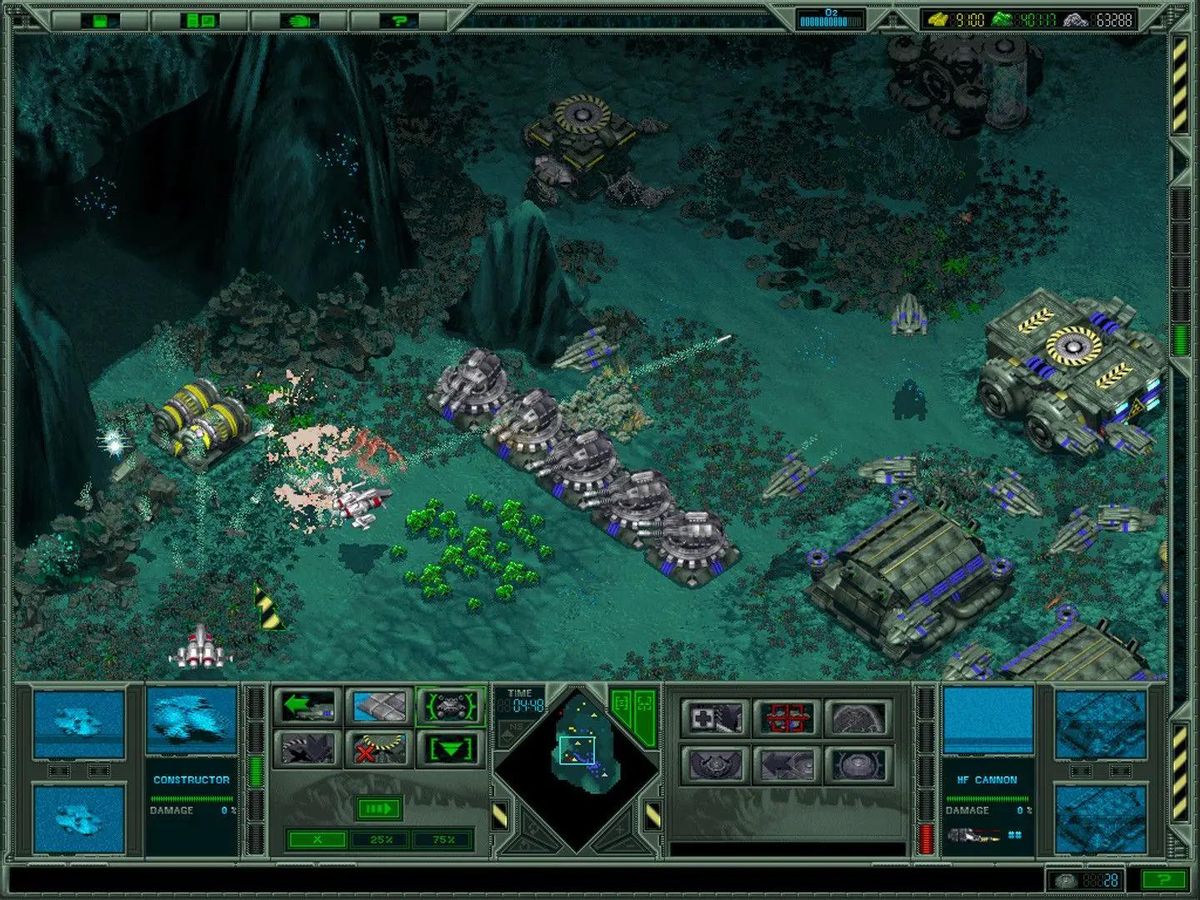Choose the medical cross repair command
Image resolution: width=1200 pixels, height=900 pixels.
(714, 717)
